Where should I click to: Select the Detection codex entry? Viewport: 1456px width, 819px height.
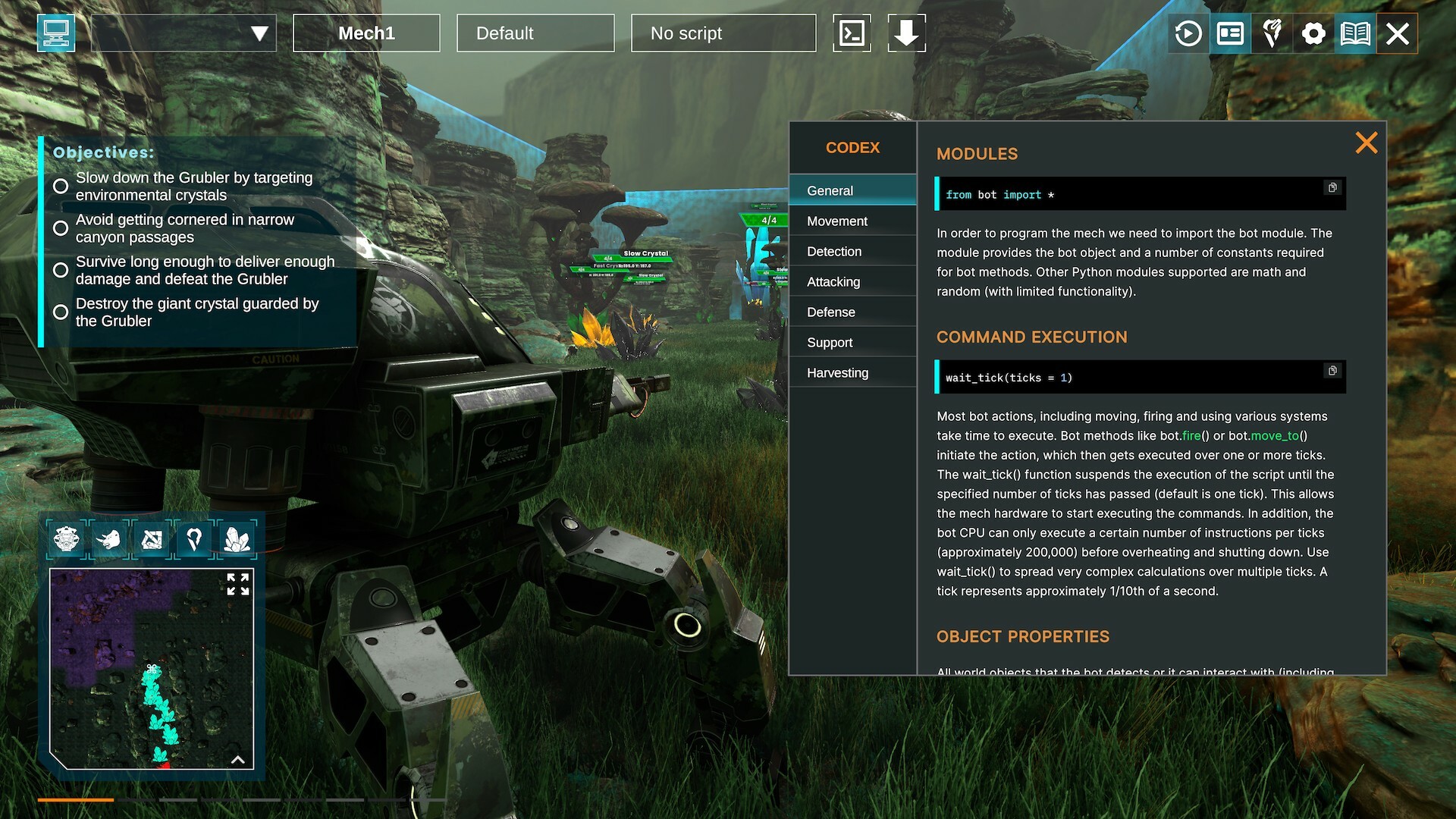pos(834,251)
